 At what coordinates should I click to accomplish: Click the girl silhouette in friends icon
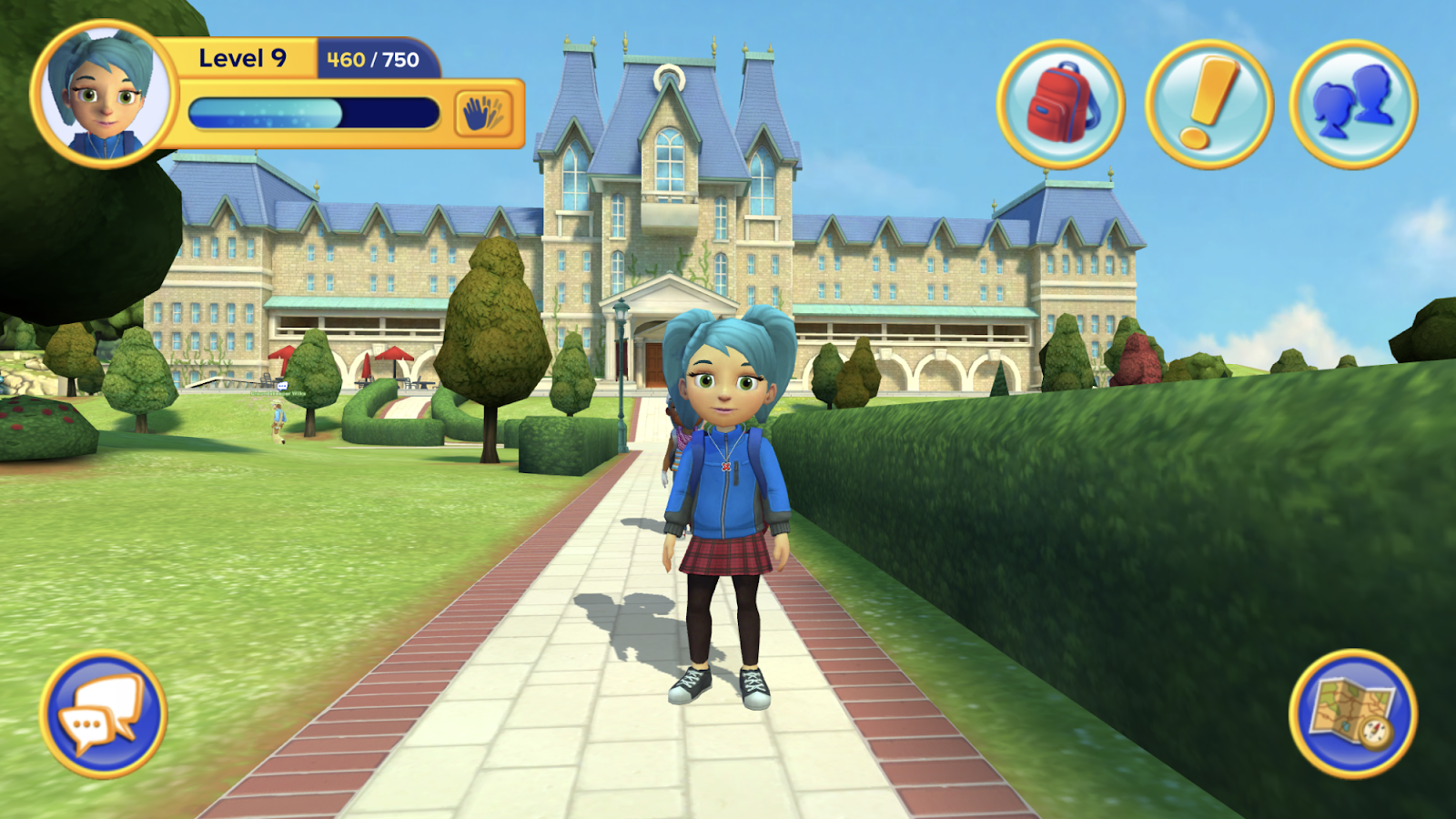pyautogui.click(x=1331, y=107)
